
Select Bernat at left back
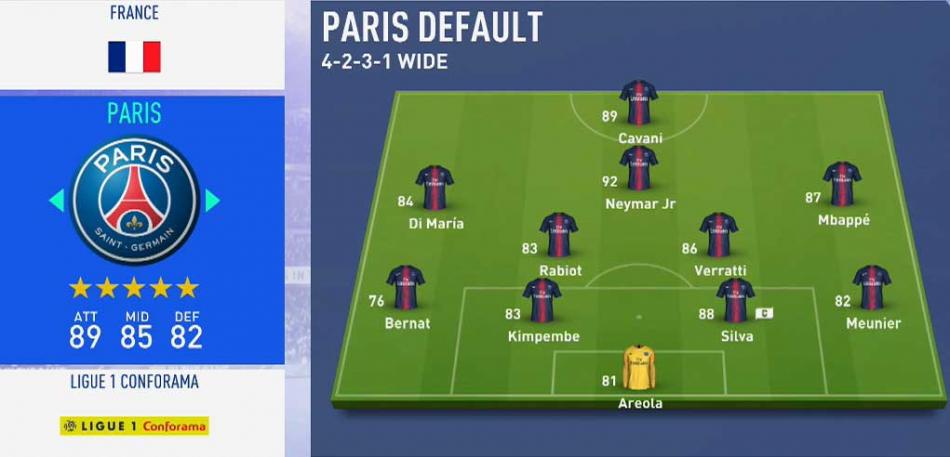(x=406, y=288)
